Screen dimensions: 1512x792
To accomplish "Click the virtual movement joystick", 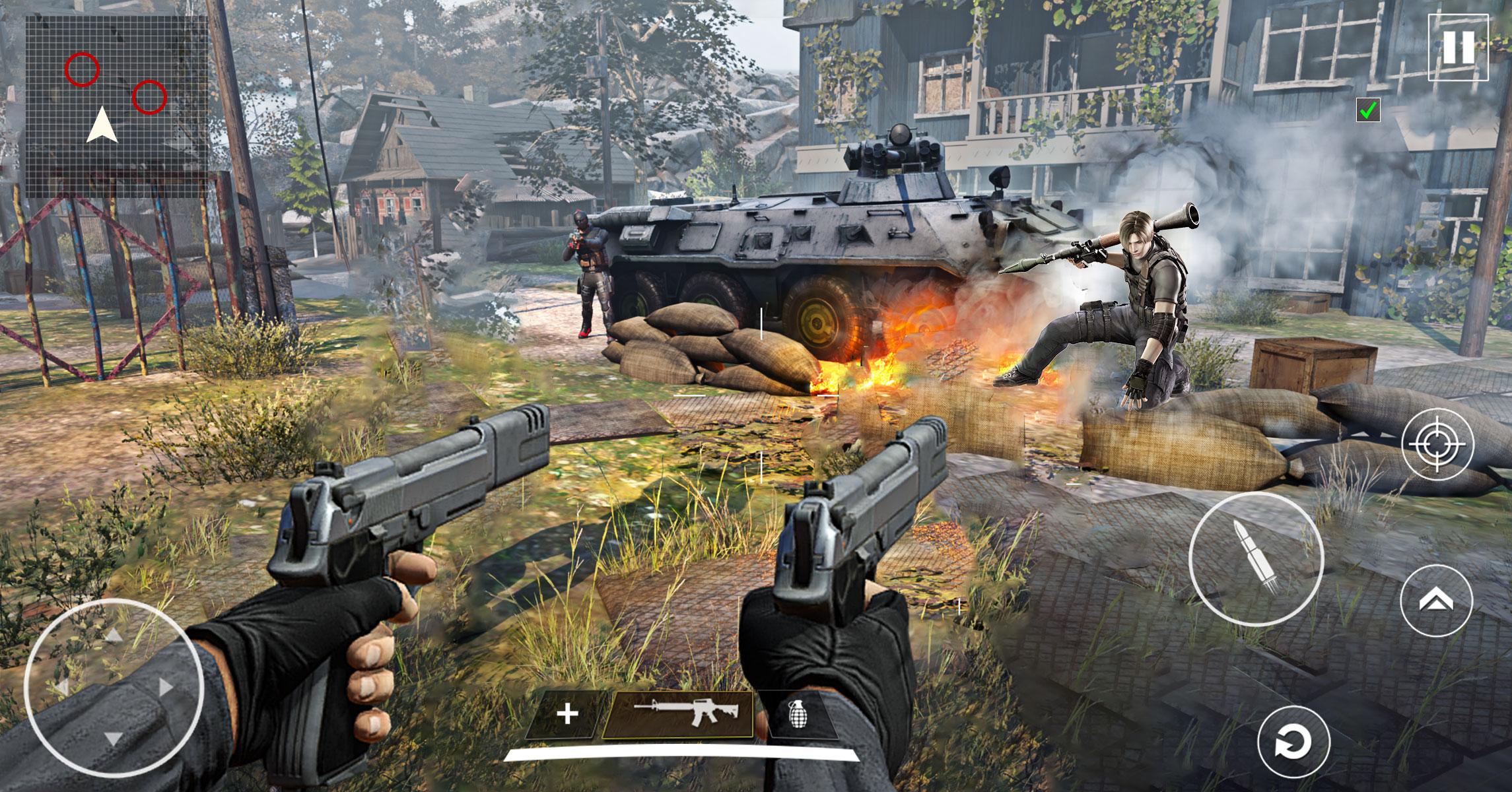I will tap(114, 688).
